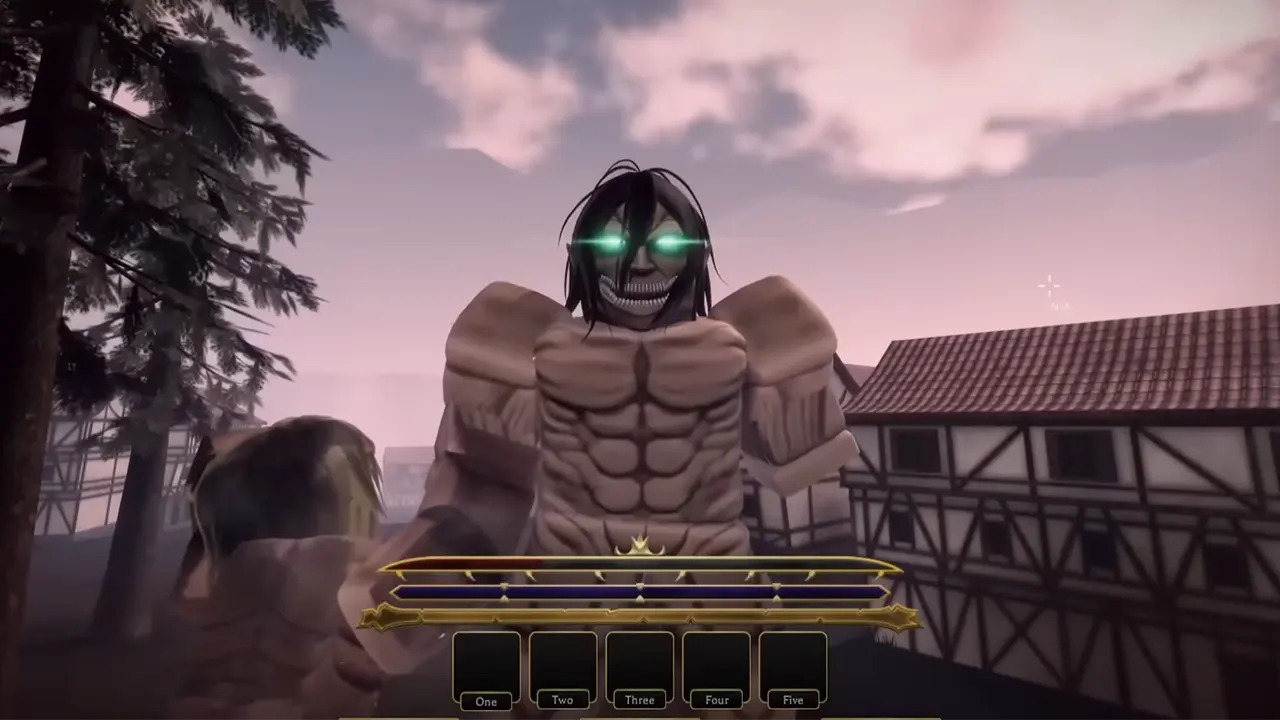Click the crosshair reticle in the sky
The height and width of the screenshot is (720, 1280).
click(x=1048, y=287)
